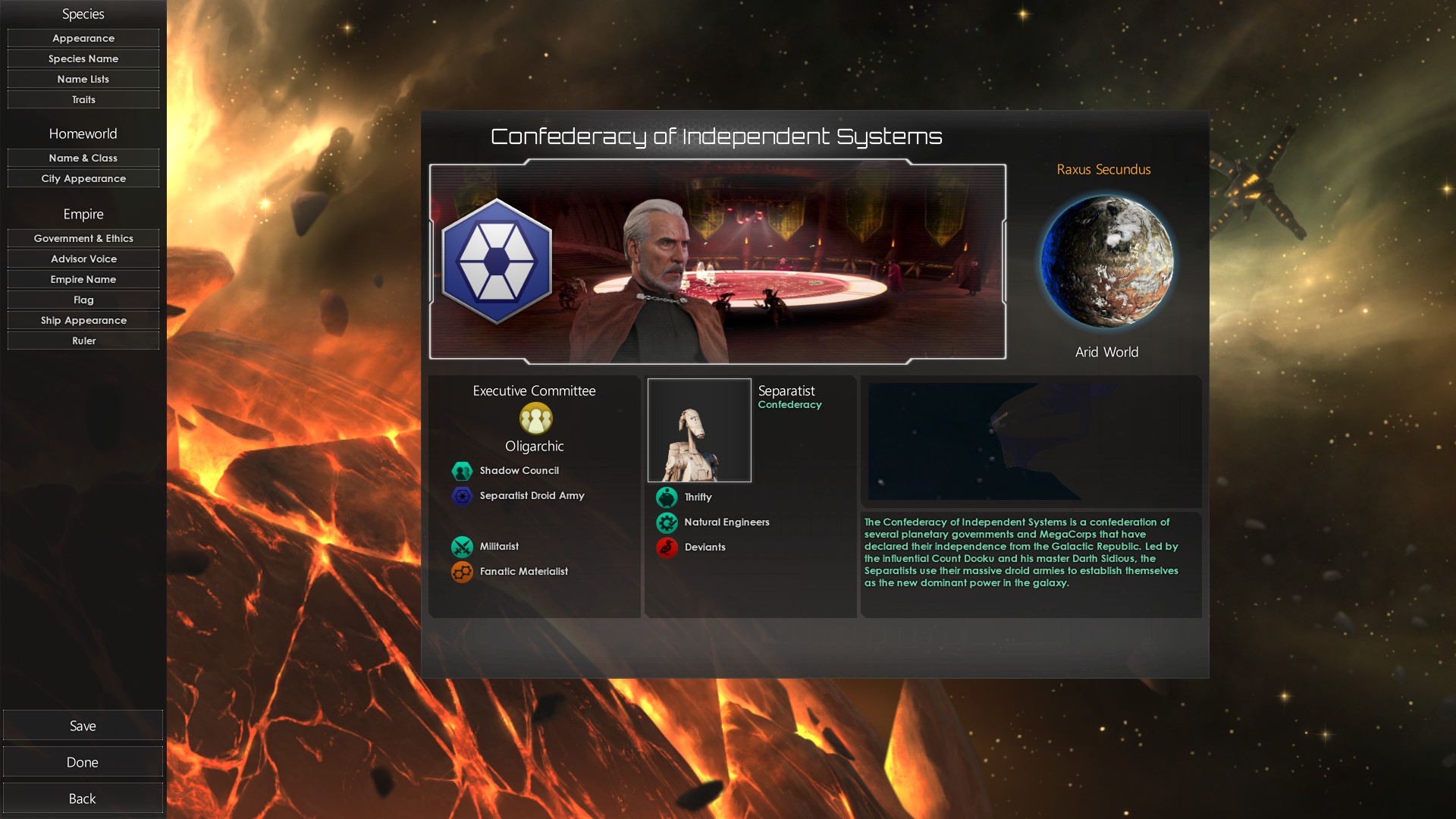This screenshot has width=1456, height=819.
Task: Open Government & Ethics settings
Action: [x=83, y=238]
